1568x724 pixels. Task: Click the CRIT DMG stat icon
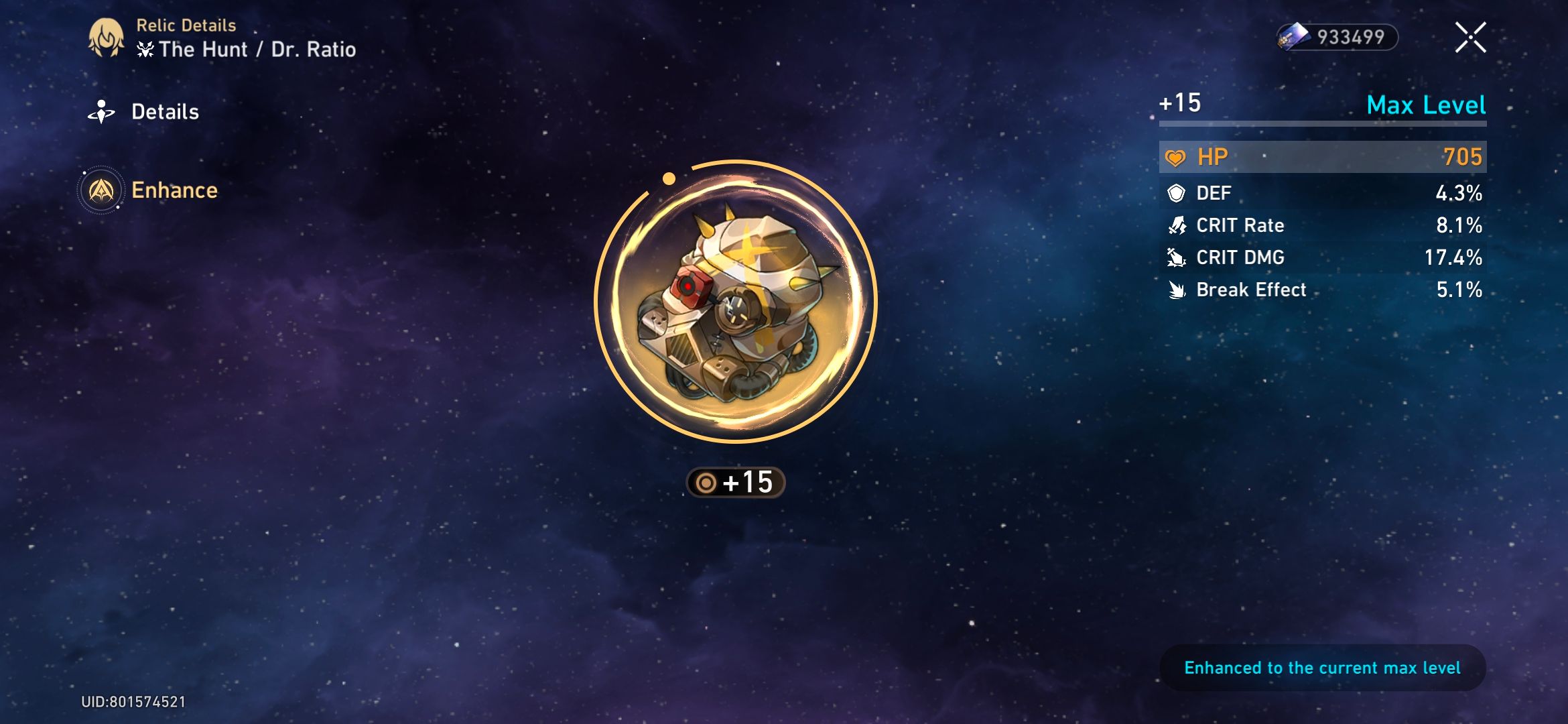coord(1178,257)
